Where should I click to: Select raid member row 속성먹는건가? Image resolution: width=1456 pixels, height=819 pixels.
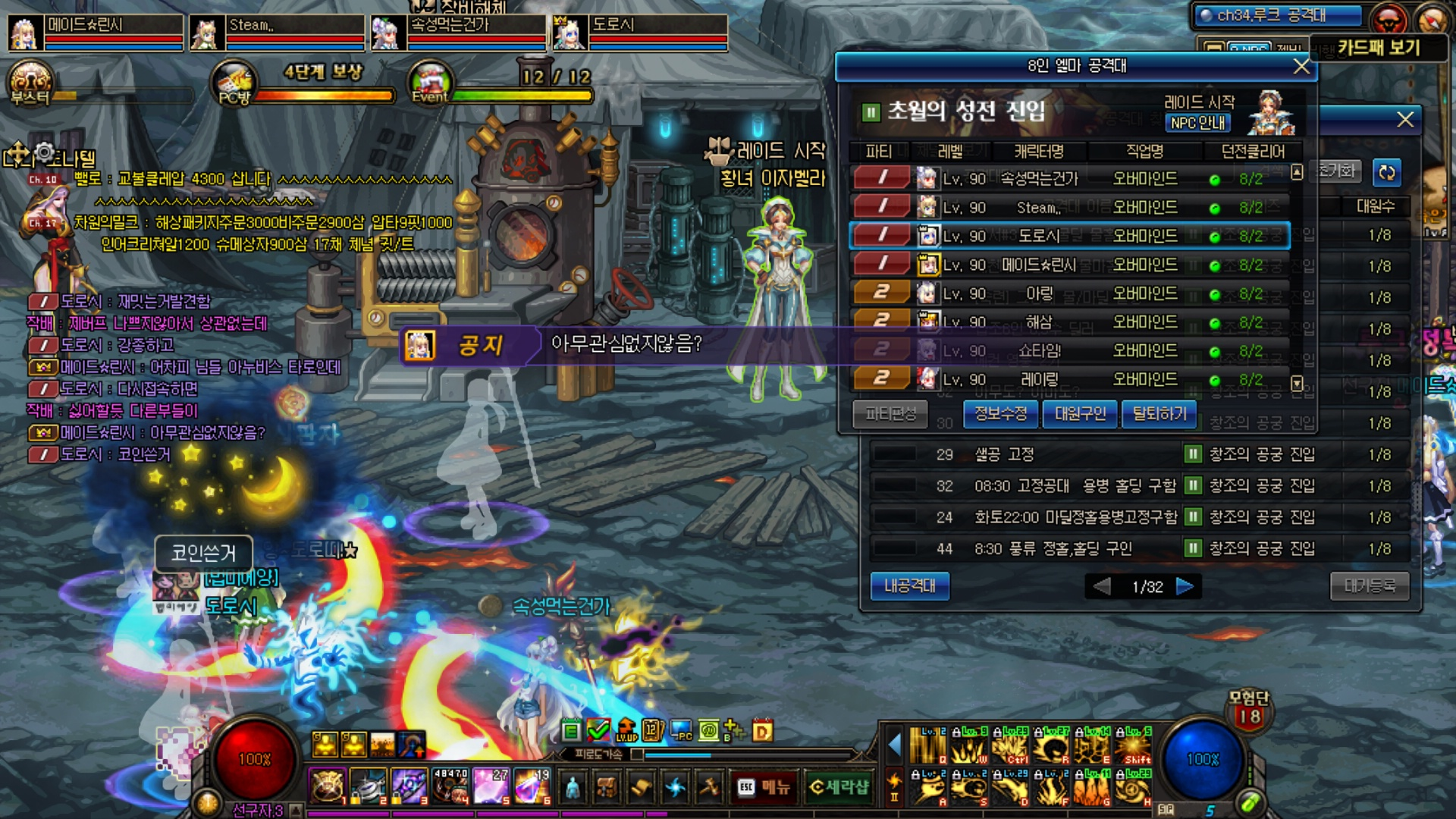[1069, 179]
